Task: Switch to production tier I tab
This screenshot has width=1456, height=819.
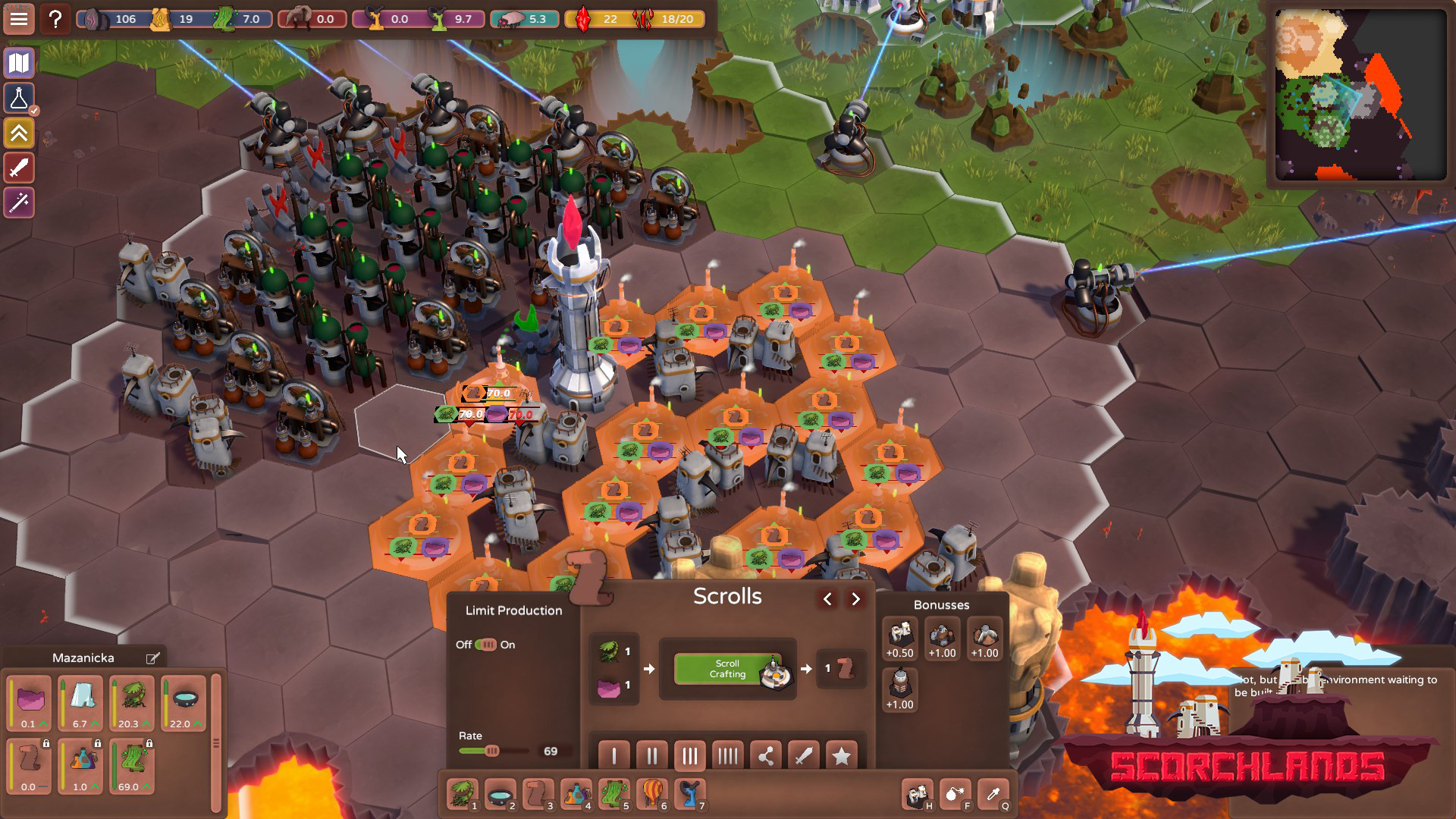Action: [x=614, y=755]
